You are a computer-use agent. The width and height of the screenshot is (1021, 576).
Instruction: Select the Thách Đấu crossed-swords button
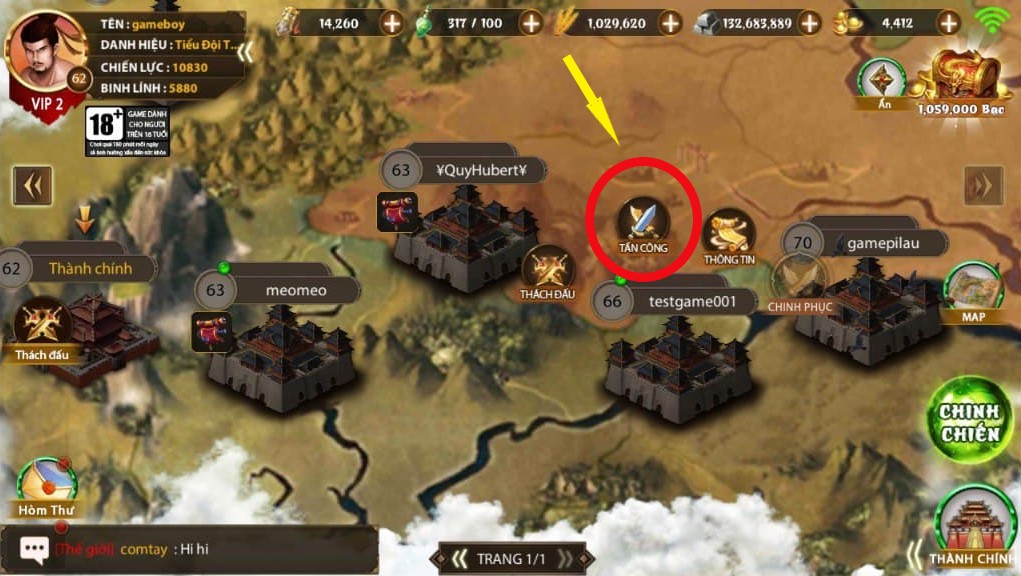click(x=547, y=271)
